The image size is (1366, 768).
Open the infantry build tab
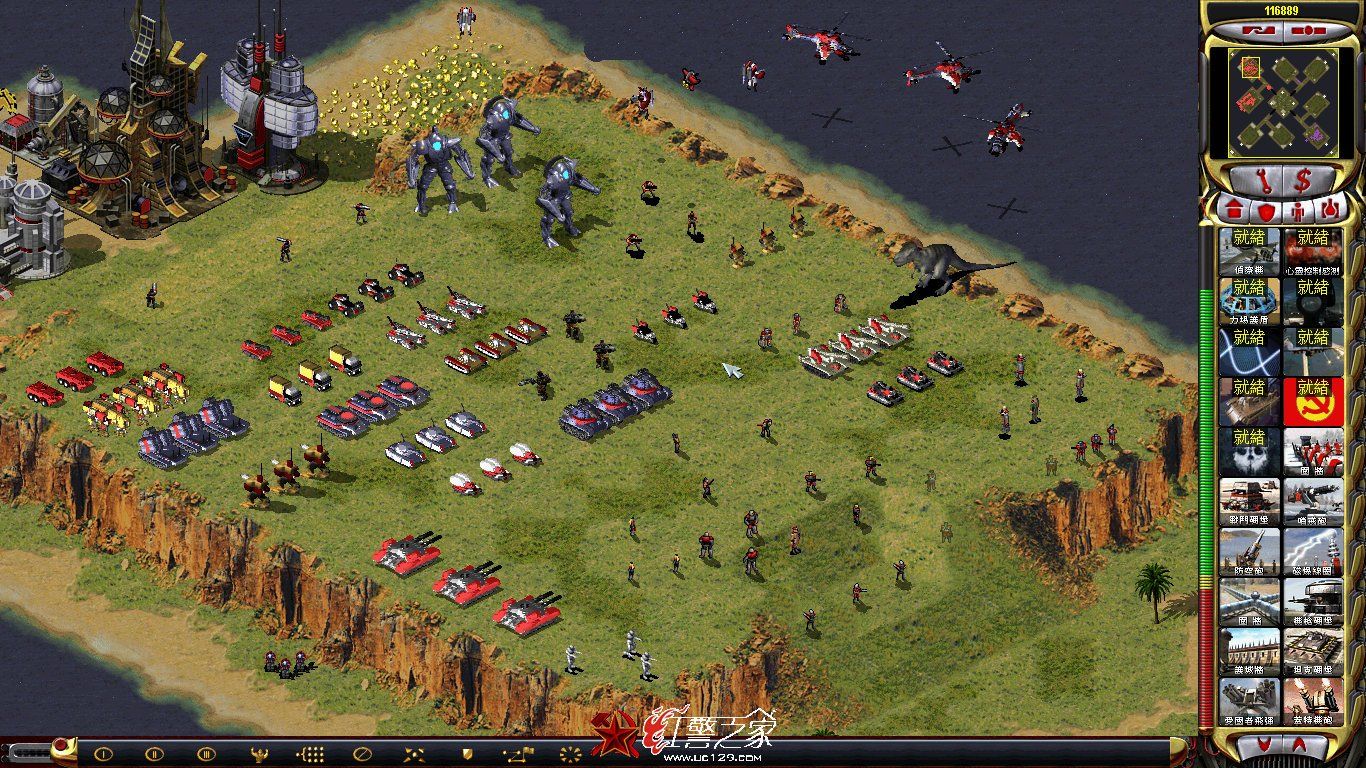[1298, 211]
